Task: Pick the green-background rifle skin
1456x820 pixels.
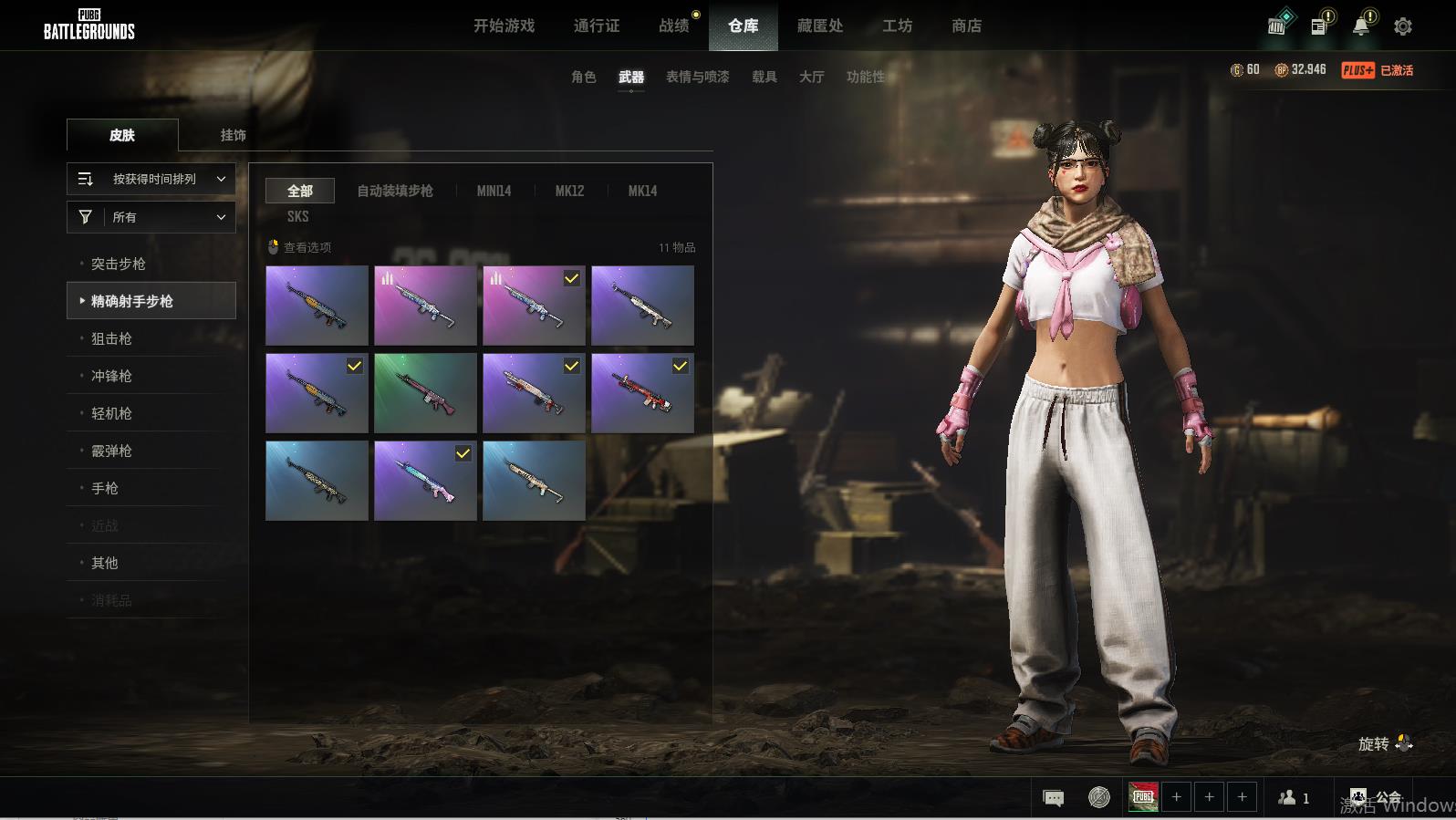Action: pyautogui.click(x=425, y=393)
